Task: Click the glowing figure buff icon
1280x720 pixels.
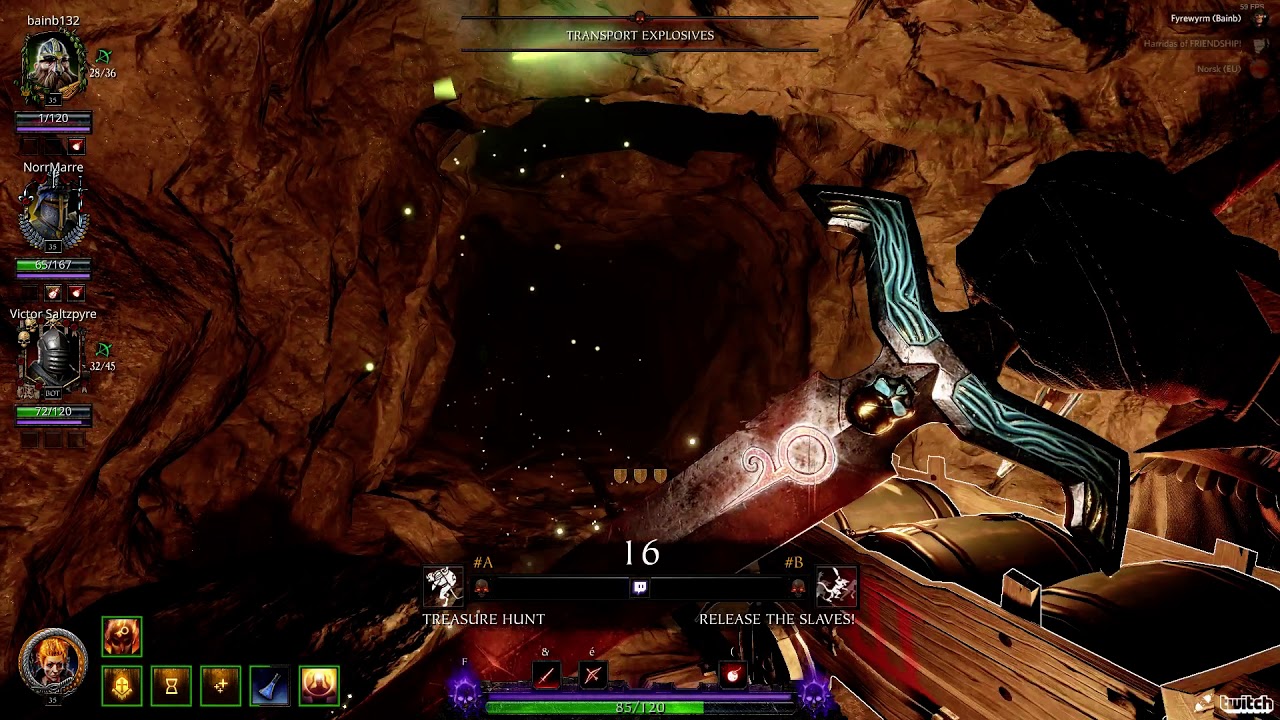Action: pyautogui.click(x=319, y=686)
